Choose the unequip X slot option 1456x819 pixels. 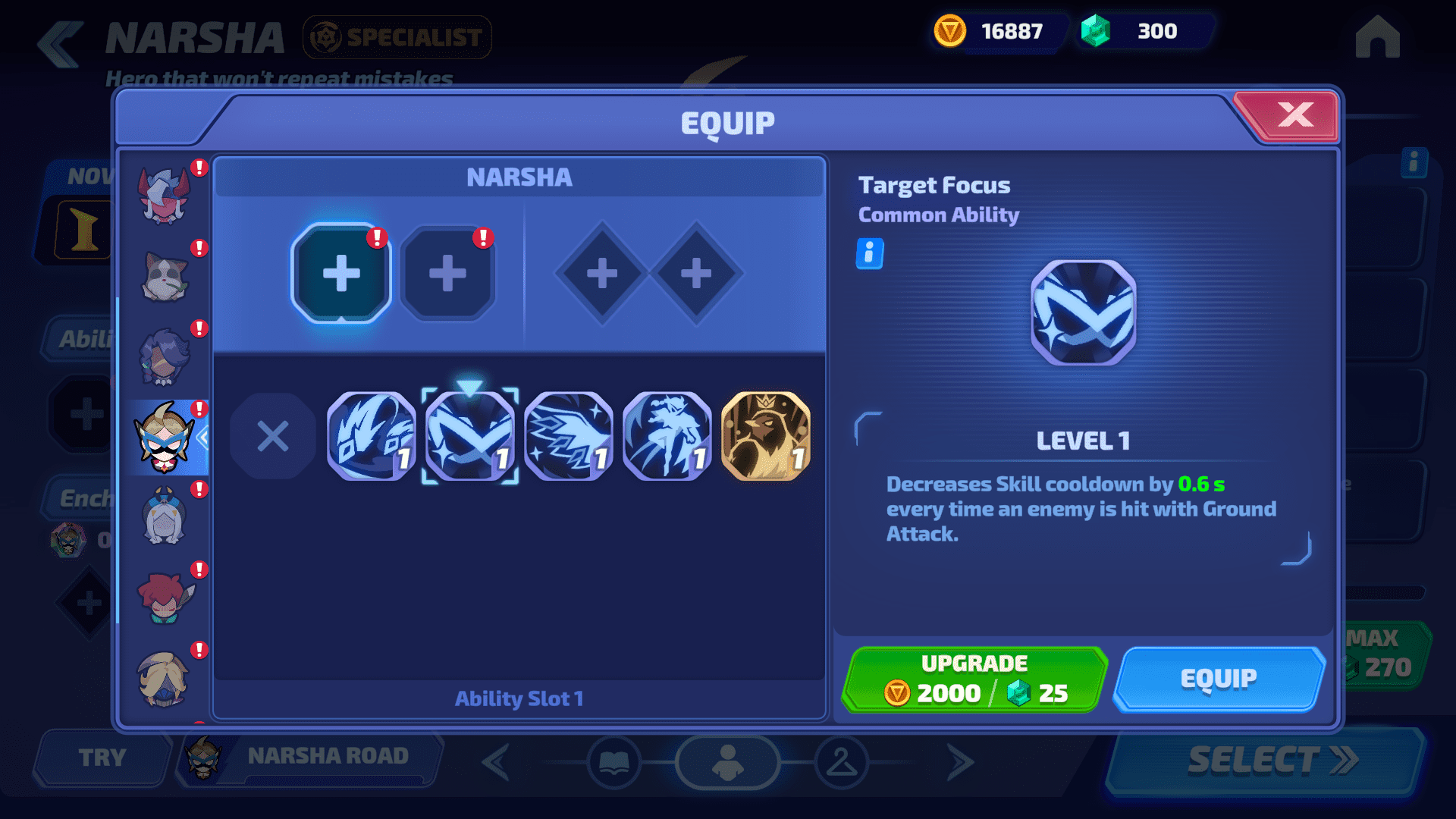pyautogui.click(x=273, y=436)
